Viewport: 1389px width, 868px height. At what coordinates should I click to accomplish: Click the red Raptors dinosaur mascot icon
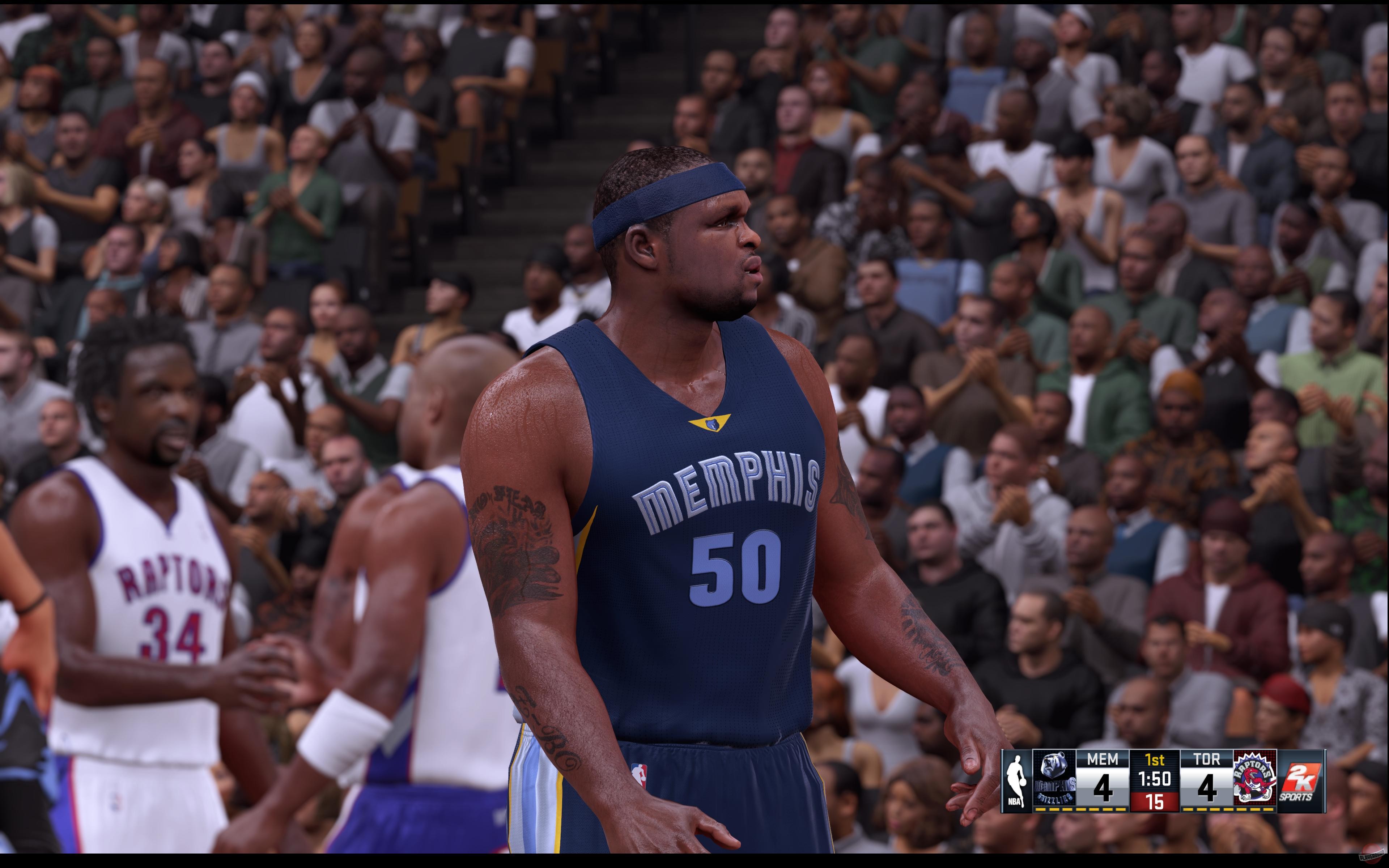1254,784
